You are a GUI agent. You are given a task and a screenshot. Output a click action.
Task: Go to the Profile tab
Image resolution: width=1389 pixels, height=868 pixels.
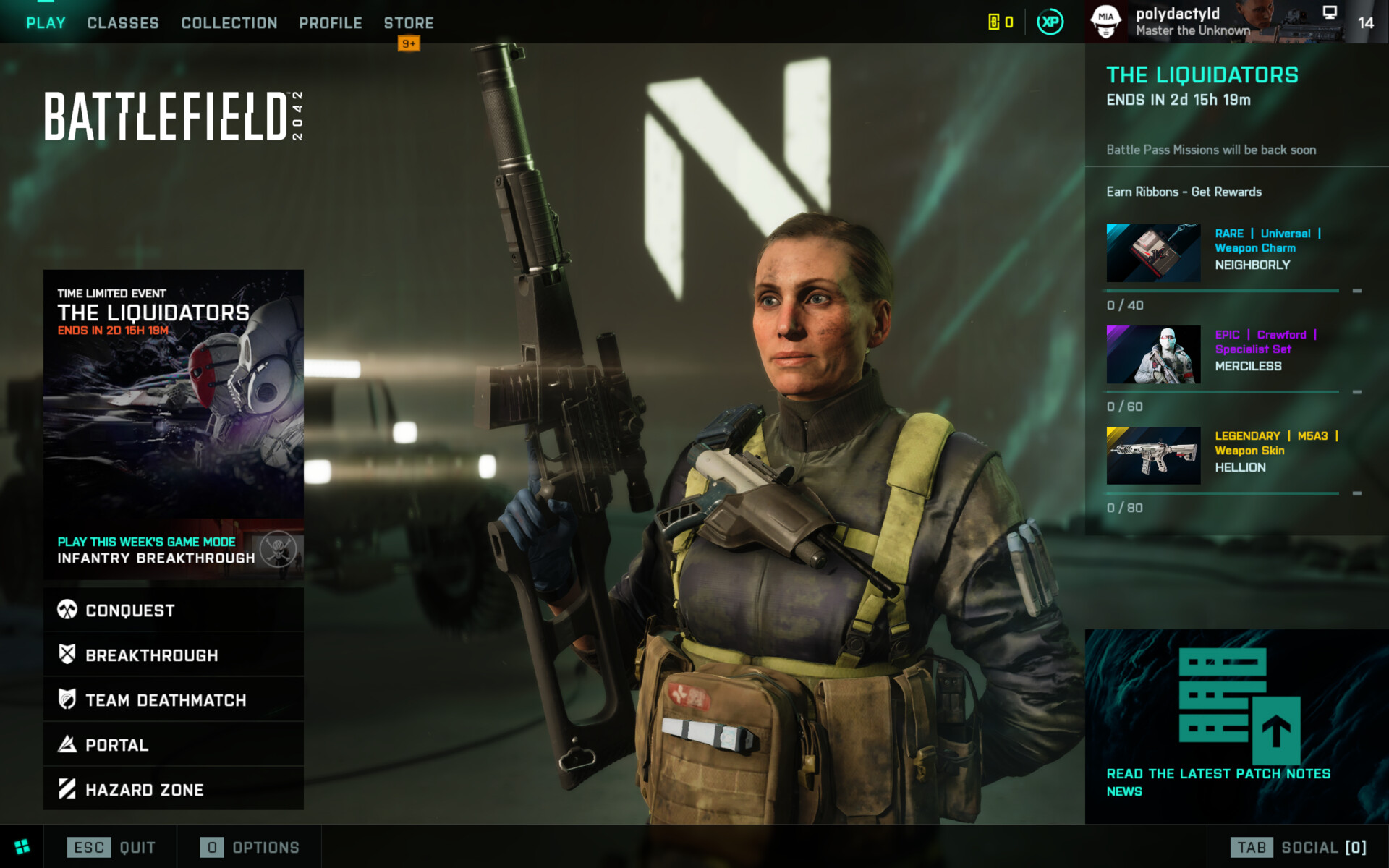click(331, 23)
